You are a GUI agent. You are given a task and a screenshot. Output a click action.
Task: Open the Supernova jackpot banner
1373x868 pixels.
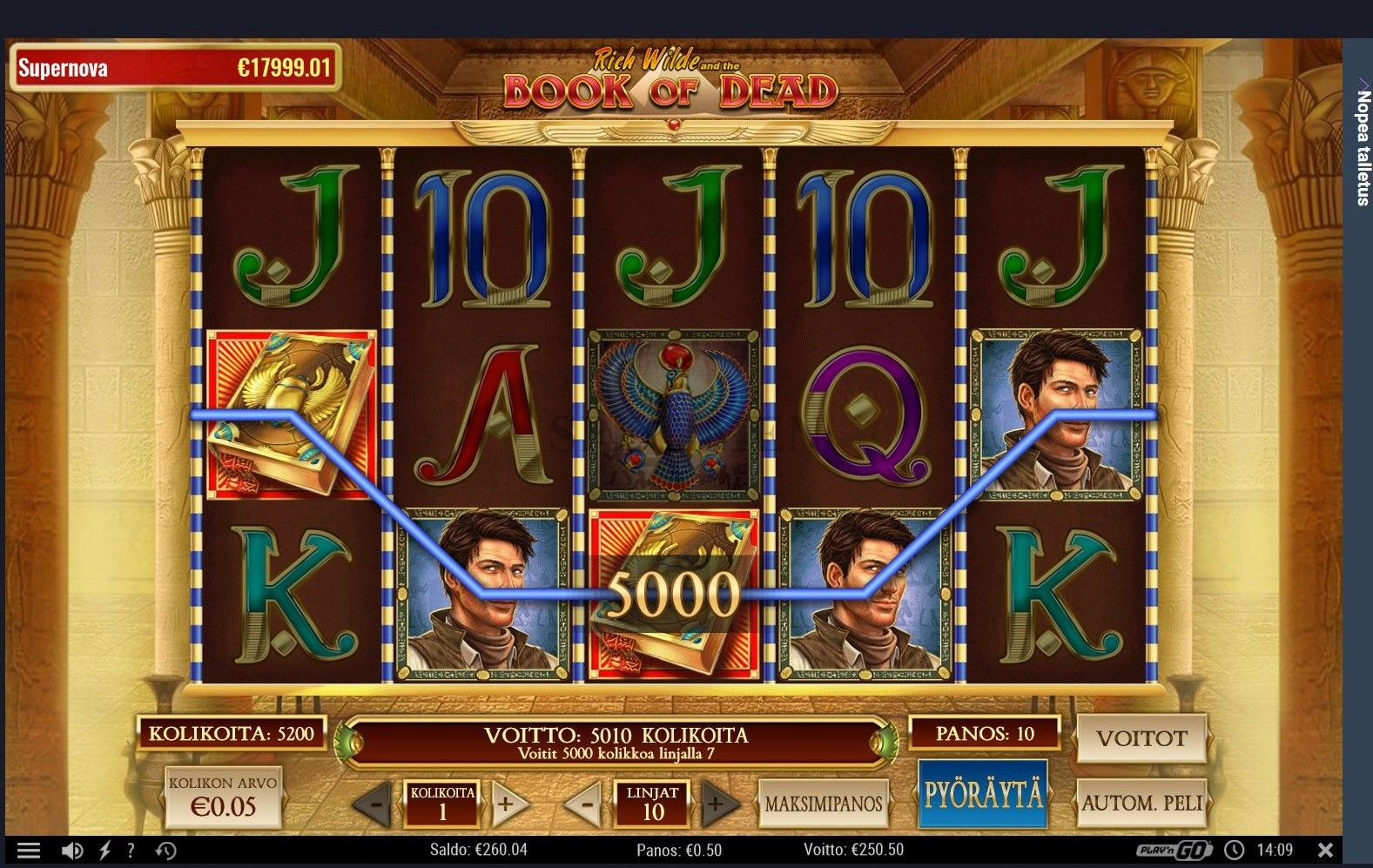tap(174, 68)
